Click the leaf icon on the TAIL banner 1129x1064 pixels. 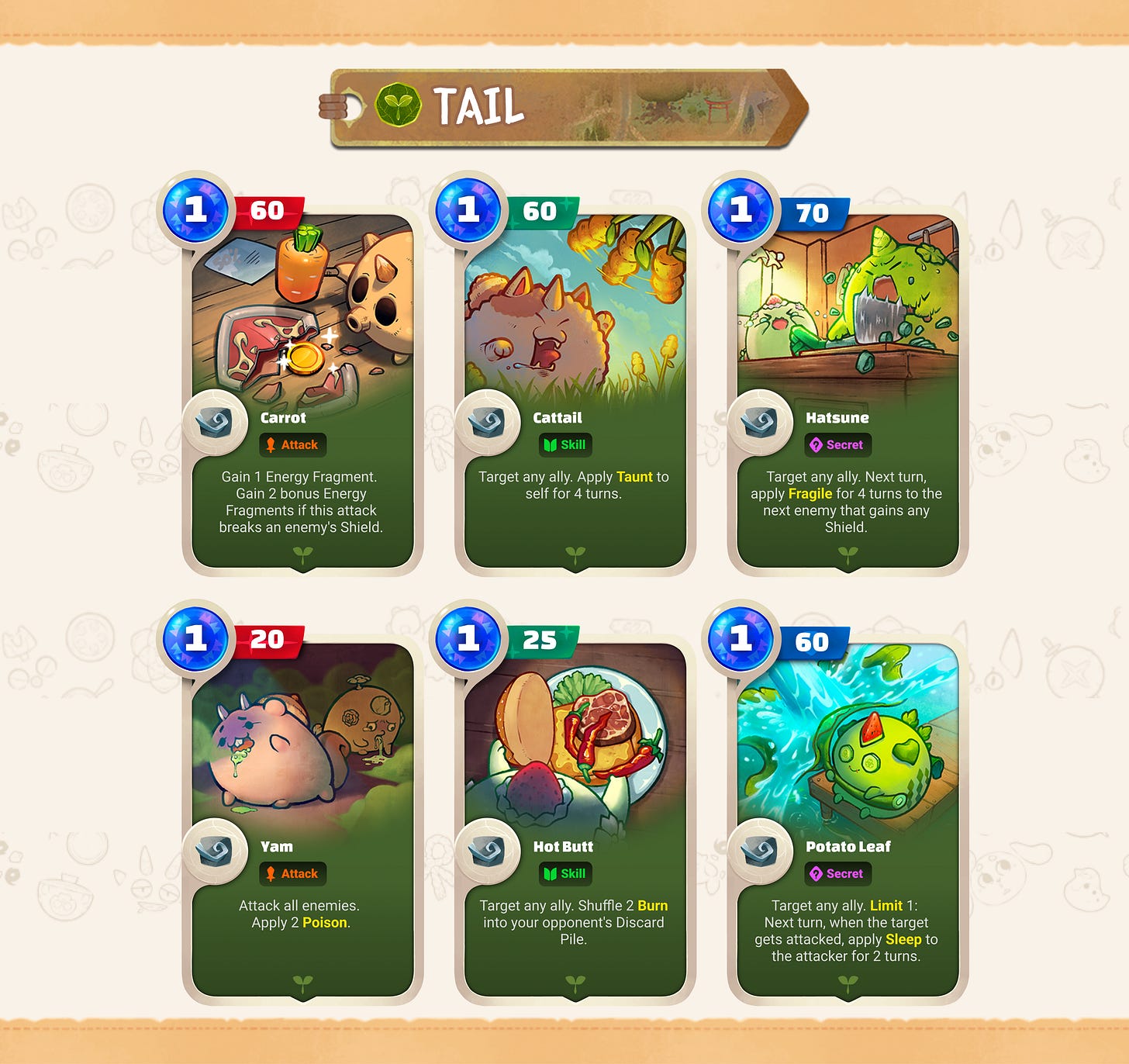(x=398, y=104)
